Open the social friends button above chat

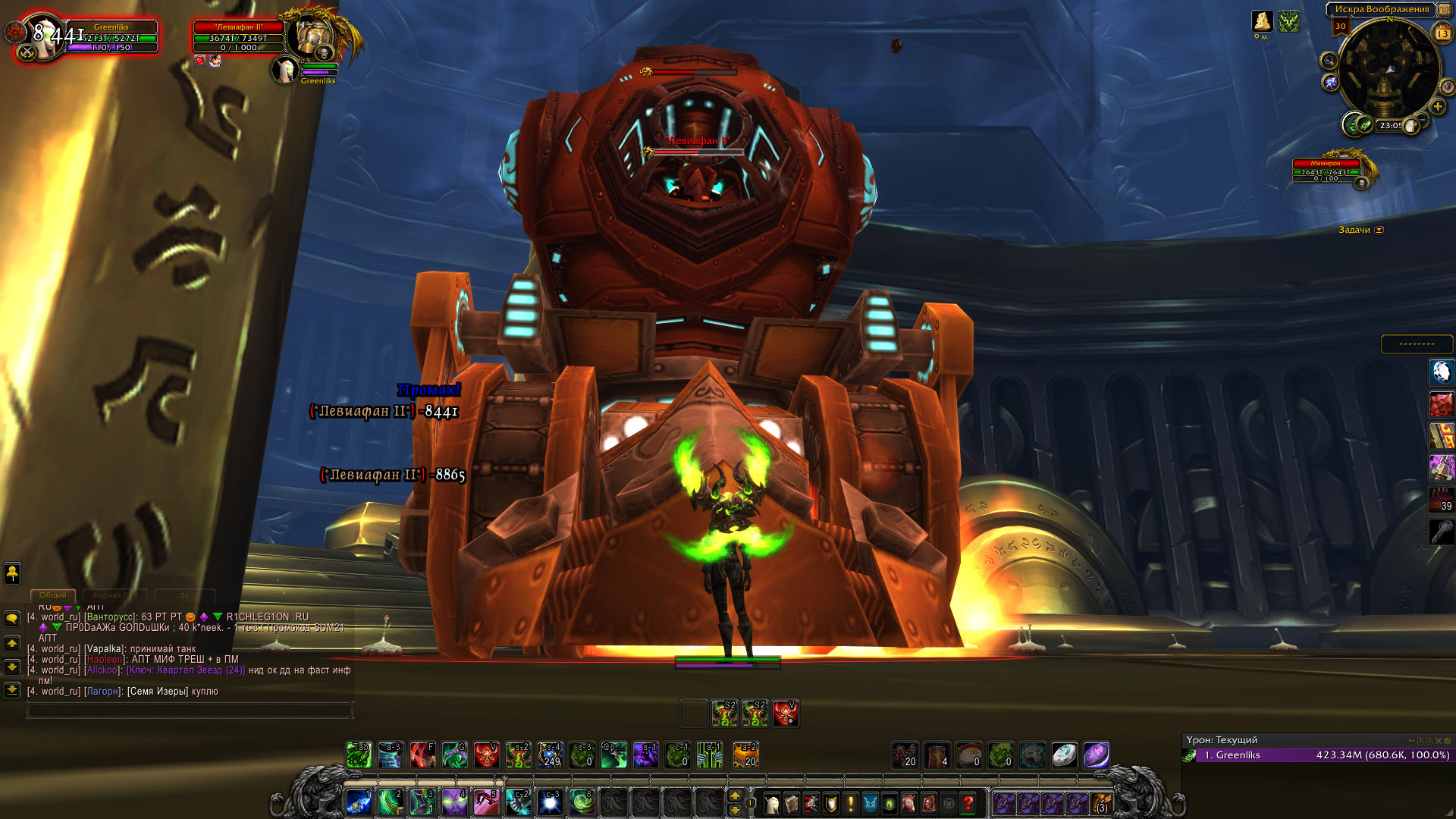coord(12,573)
